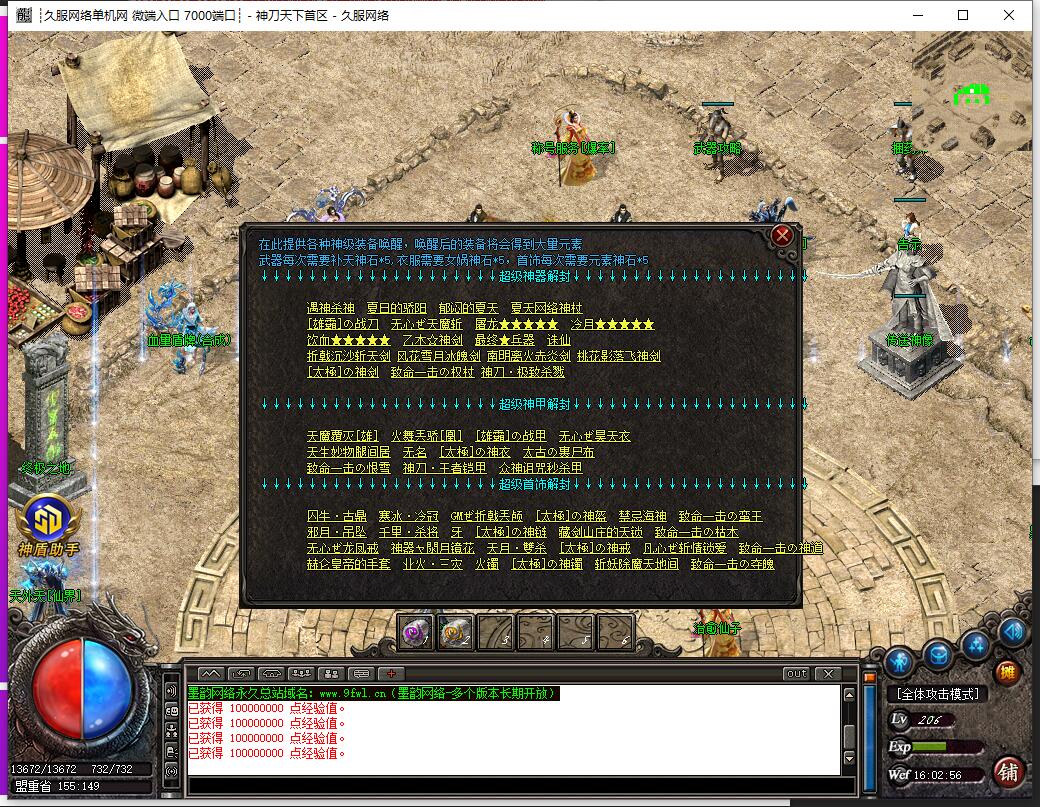Select the 遇神杀神 weapon link

330,308
